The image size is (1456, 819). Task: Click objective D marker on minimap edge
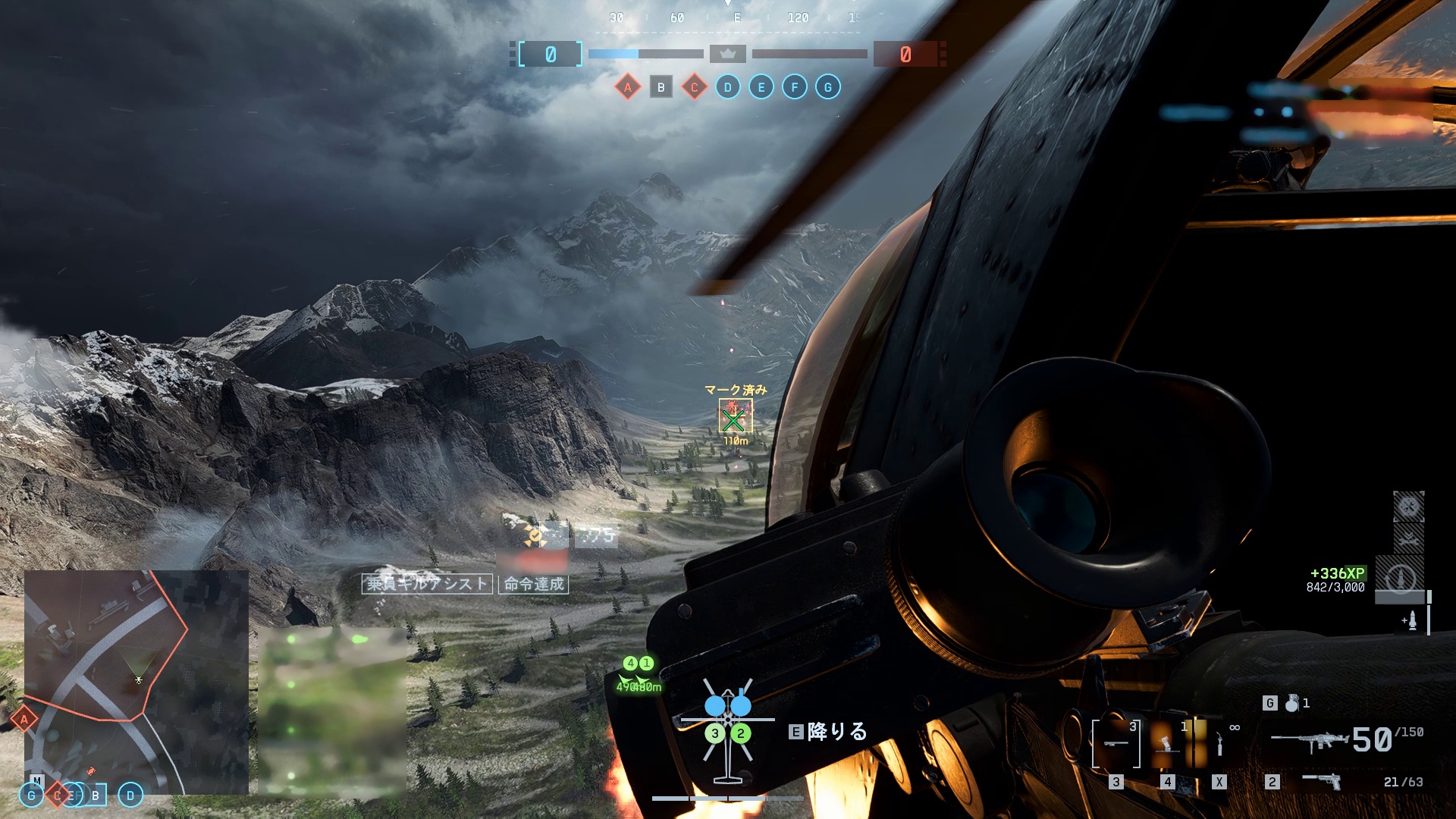click(x=130, y=795)
